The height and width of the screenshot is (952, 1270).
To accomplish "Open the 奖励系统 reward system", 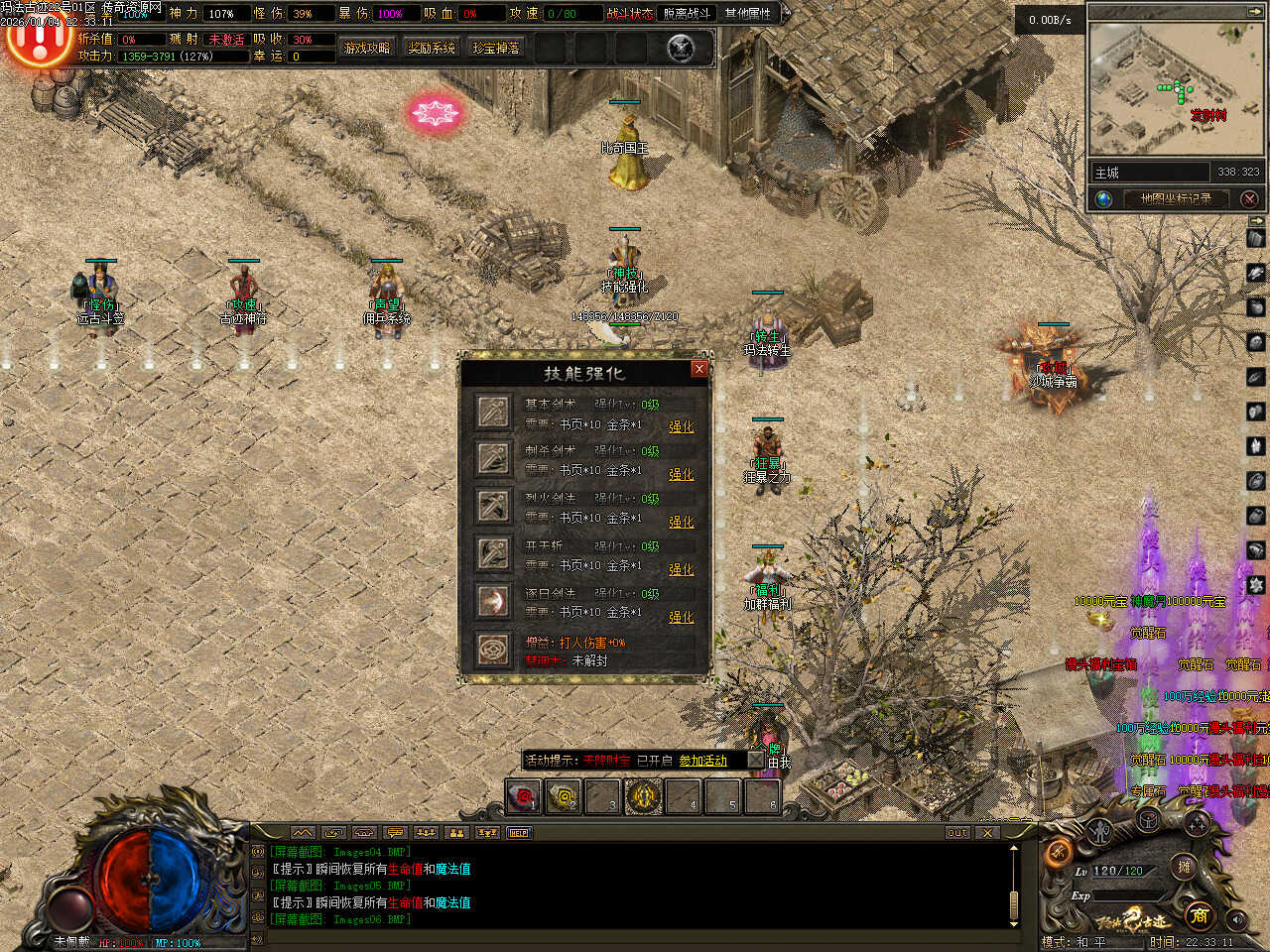I will [x=432, y=48].
